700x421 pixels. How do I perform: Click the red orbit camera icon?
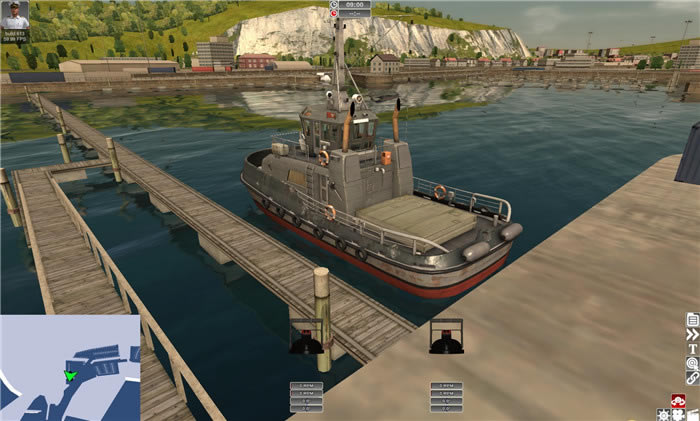677,401
